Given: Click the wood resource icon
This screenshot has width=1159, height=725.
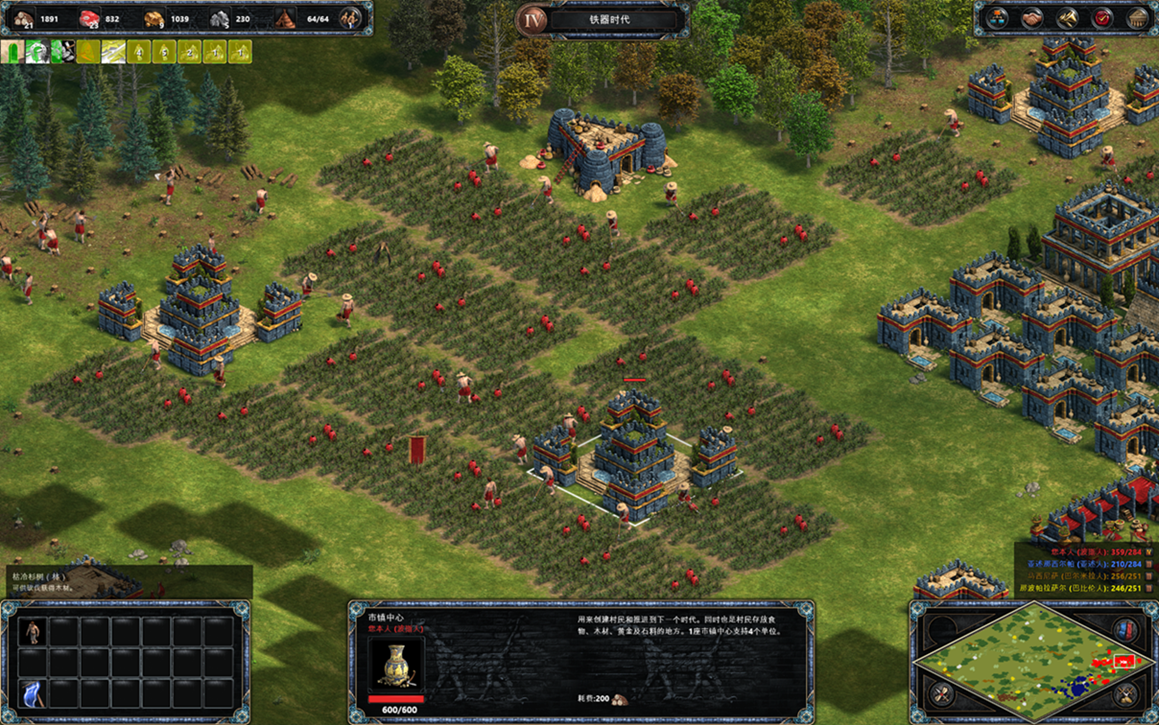Looking at the screenshot, I should pos(23,18).
